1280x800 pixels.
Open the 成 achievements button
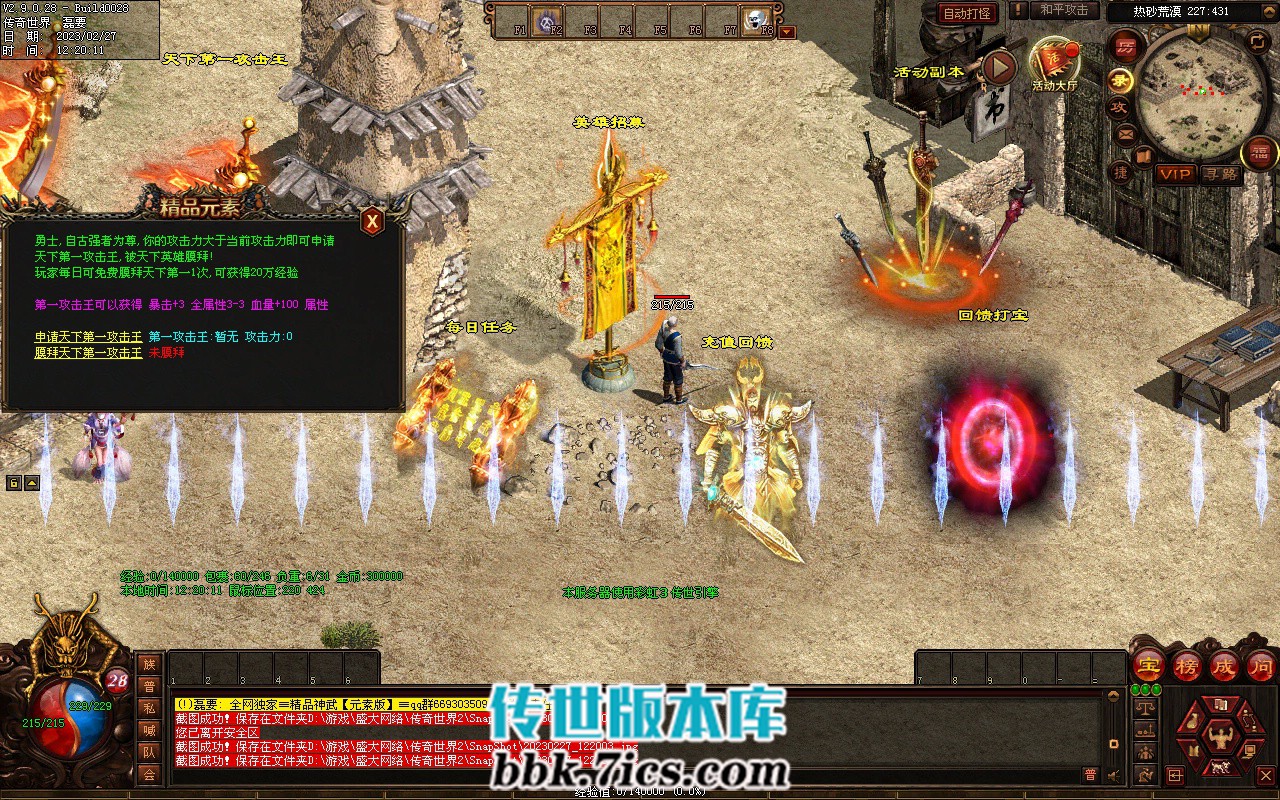(x=1224, y=664)
